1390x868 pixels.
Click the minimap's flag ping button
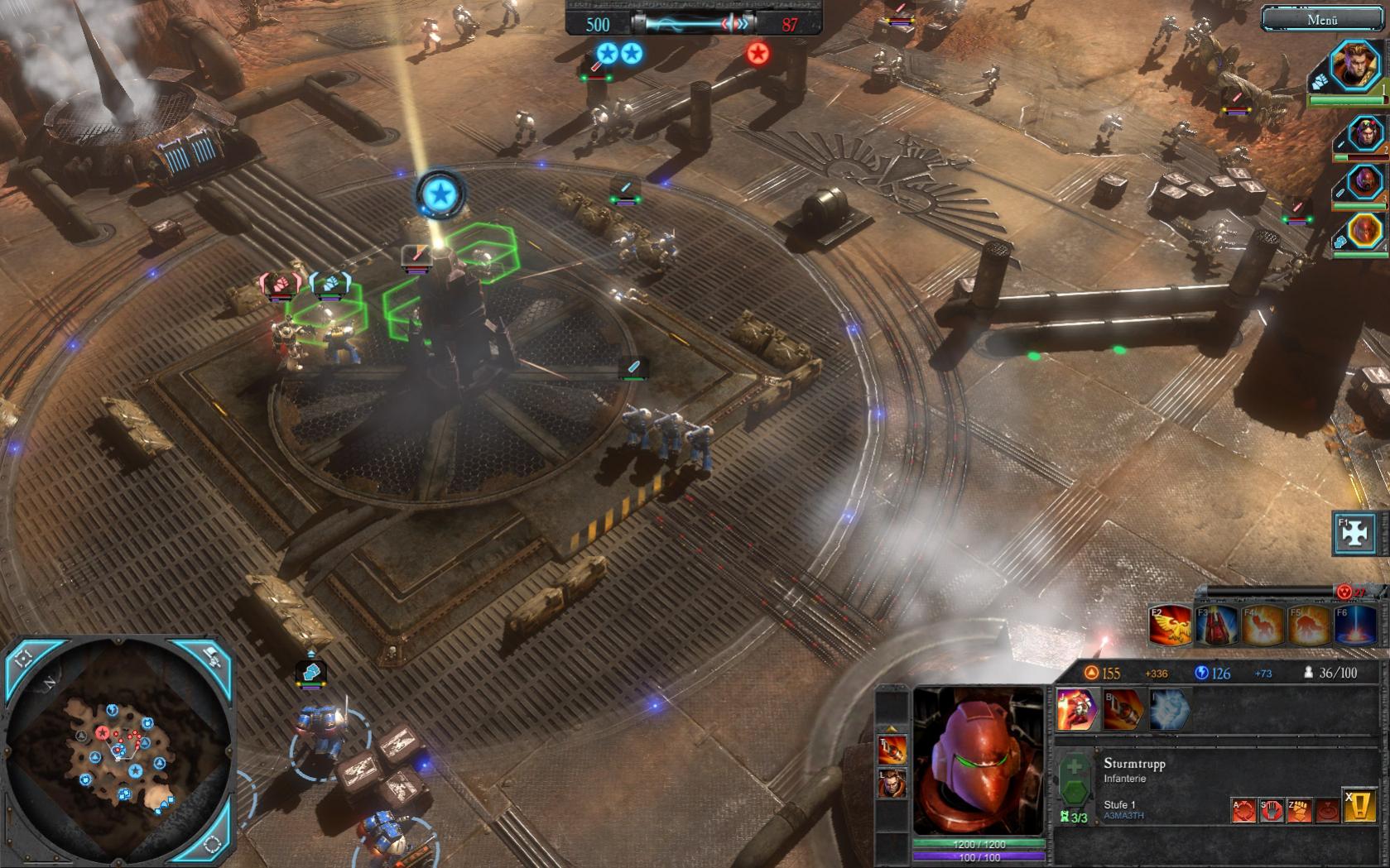click(x=213, y=659)
